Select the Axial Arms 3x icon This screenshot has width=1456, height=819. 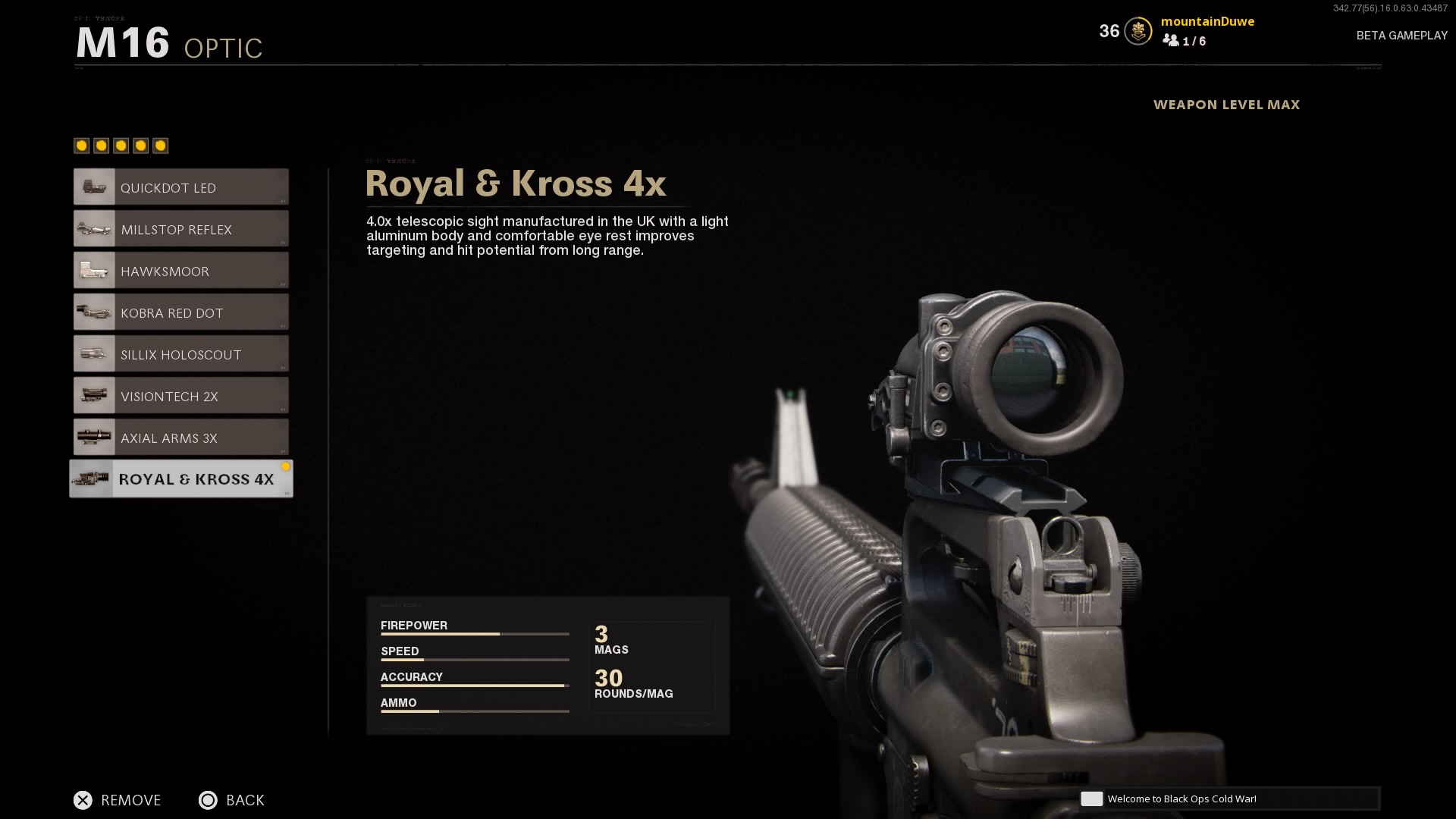[94, 437]
